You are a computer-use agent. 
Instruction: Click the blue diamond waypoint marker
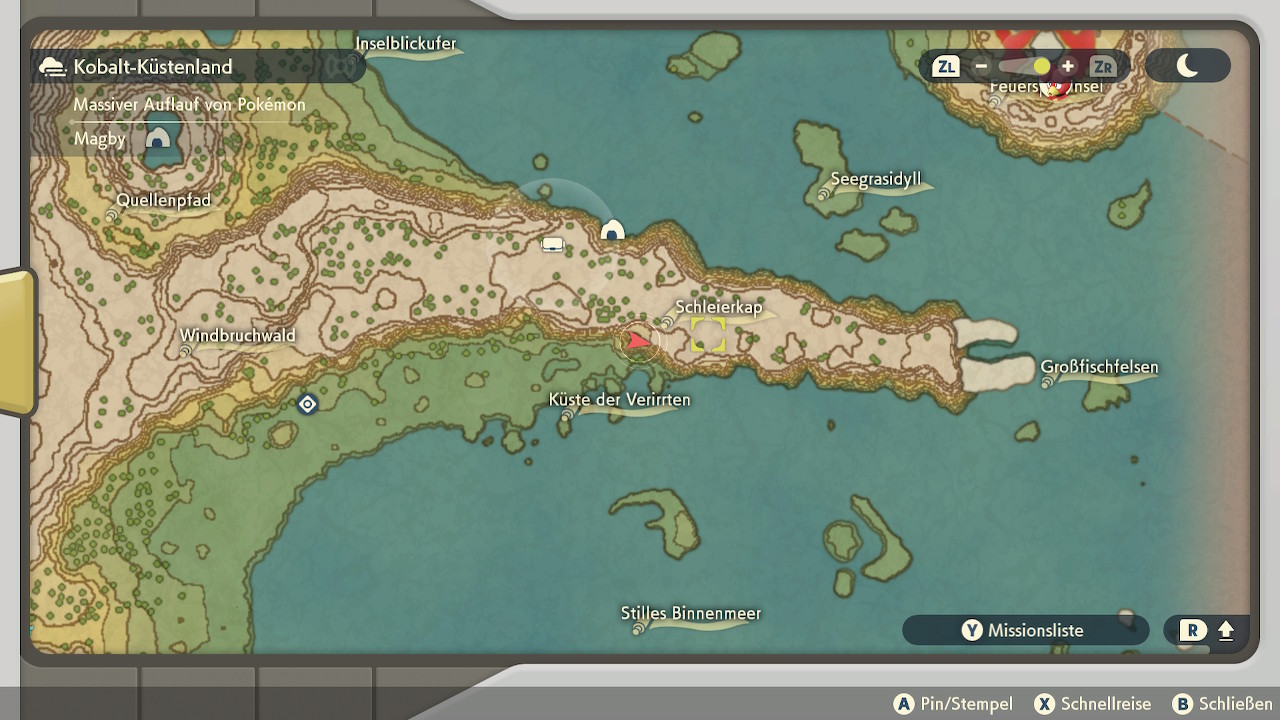[x=307, y=404]
